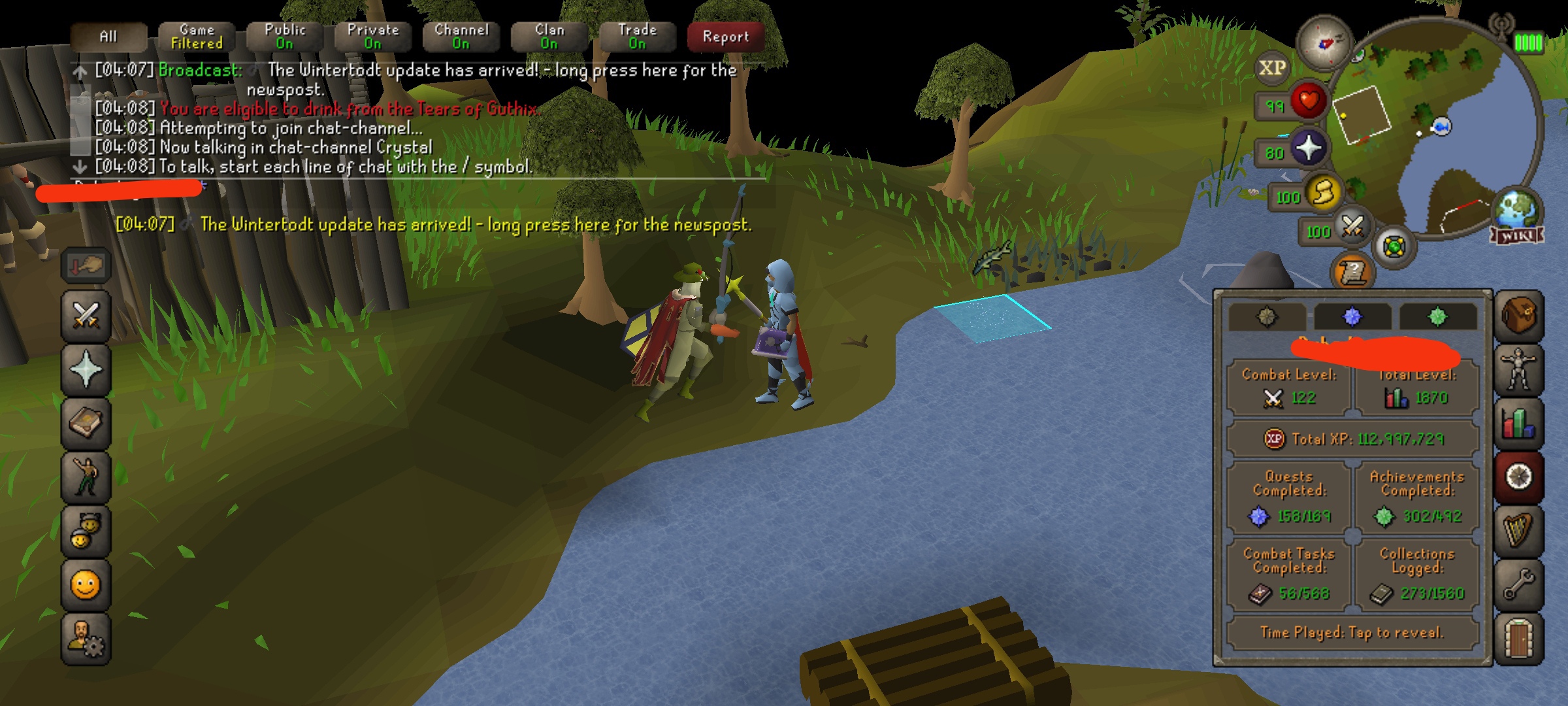Image resolution: width=1568 pixels, height=706 pixels.
Task: Toggle run with the boot energy orb
Action: click(1324, 193)
